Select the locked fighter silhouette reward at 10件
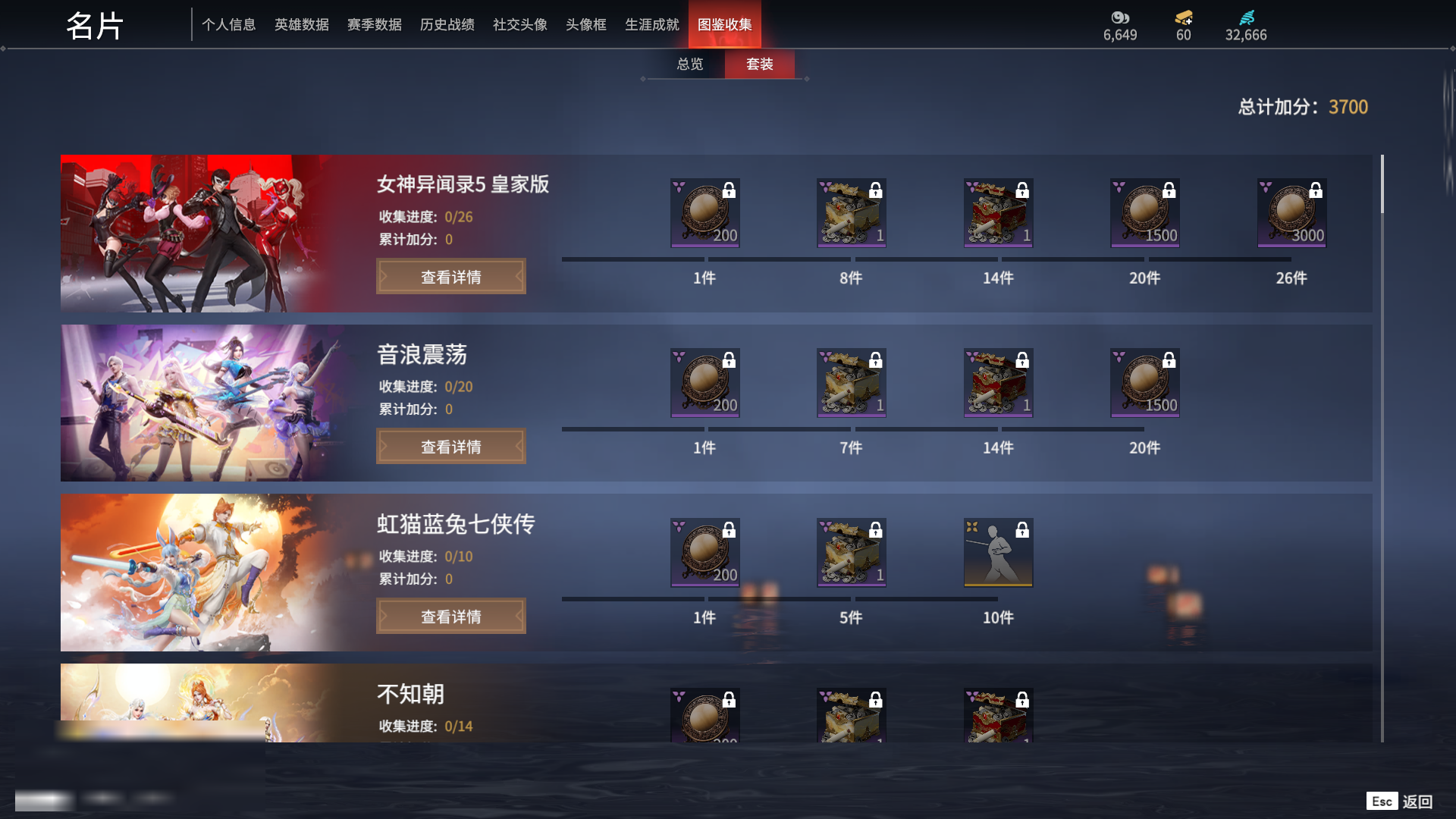The image size is (1456, 819). pyautogui.click(x=998, y=553)
